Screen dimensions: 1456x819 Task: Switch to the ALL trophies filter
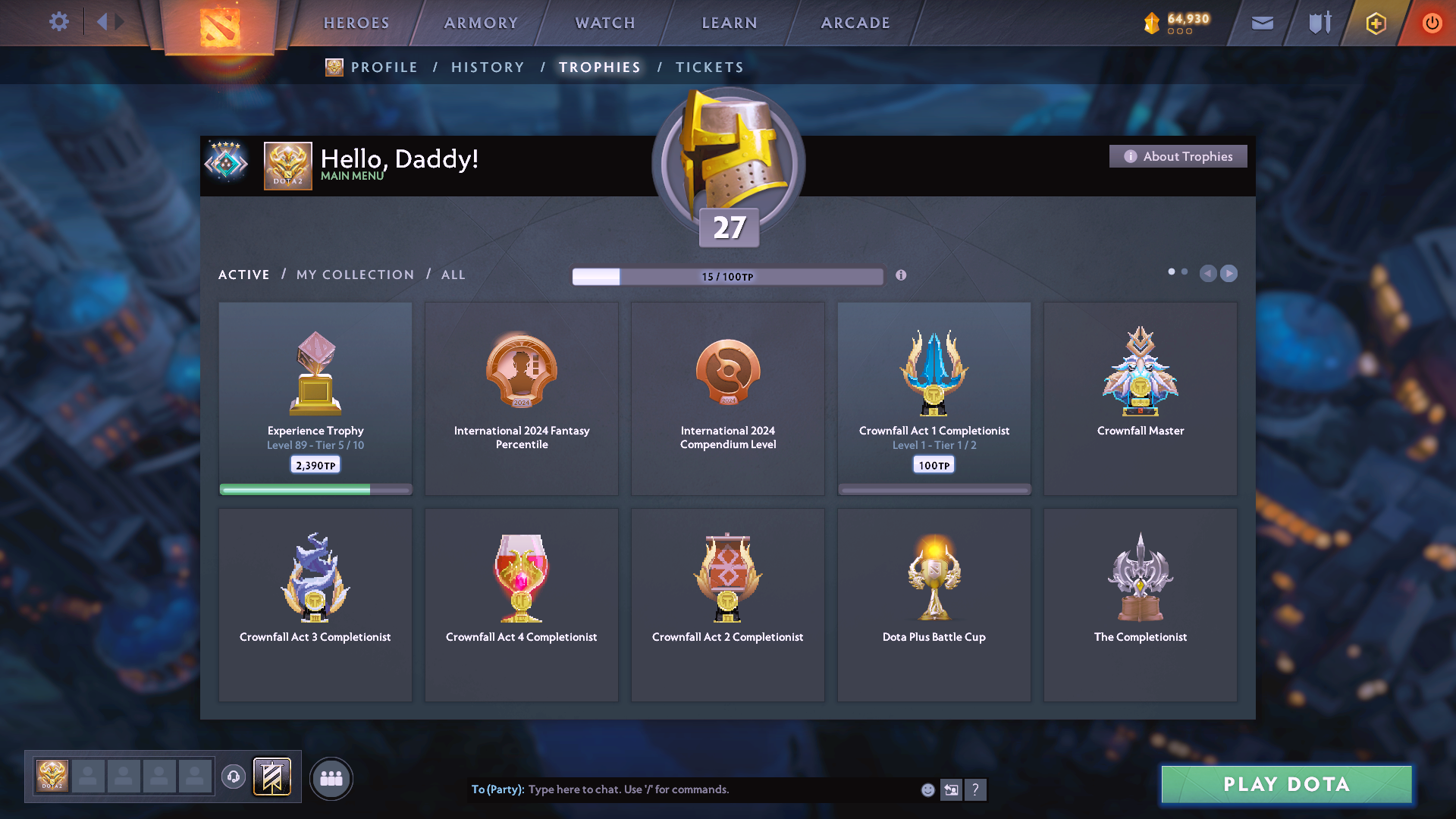(x=453, y=275)
